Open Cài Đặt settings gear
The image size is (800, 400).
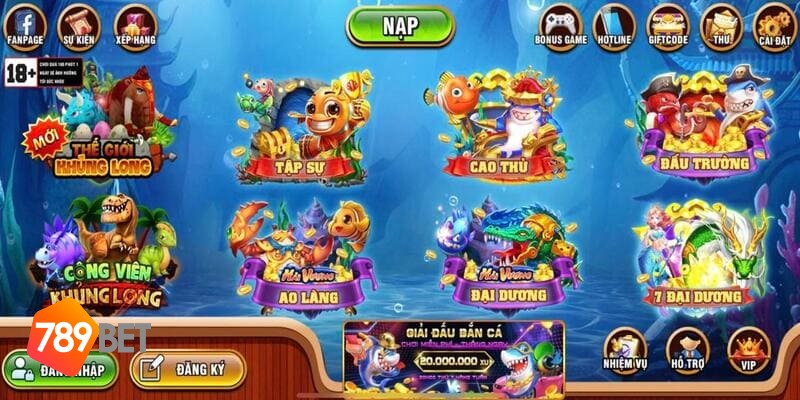click(x=773, y=24)
